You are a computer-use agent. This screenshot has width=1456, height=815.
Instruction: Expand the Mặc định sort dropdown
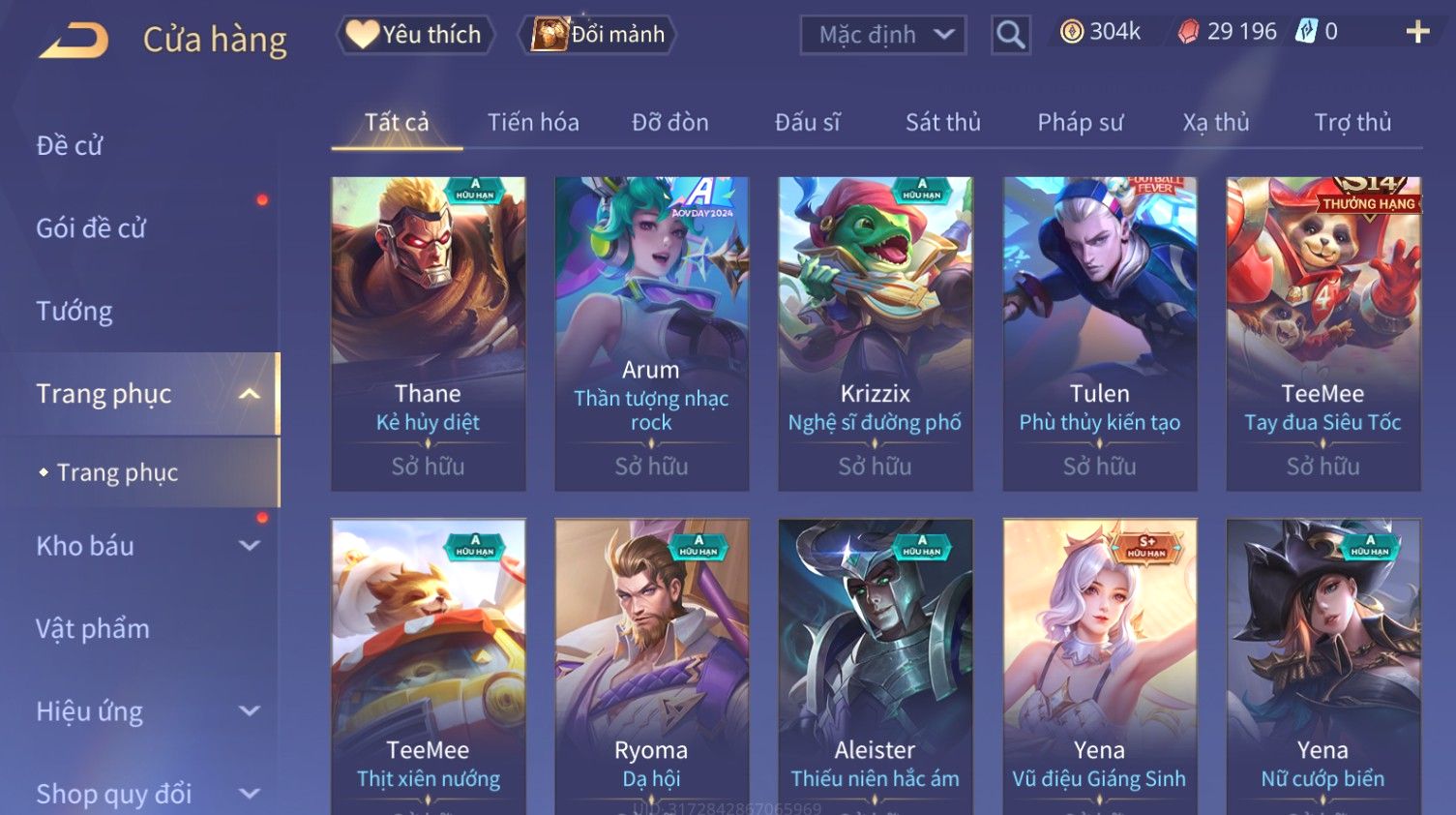(882, 35)
